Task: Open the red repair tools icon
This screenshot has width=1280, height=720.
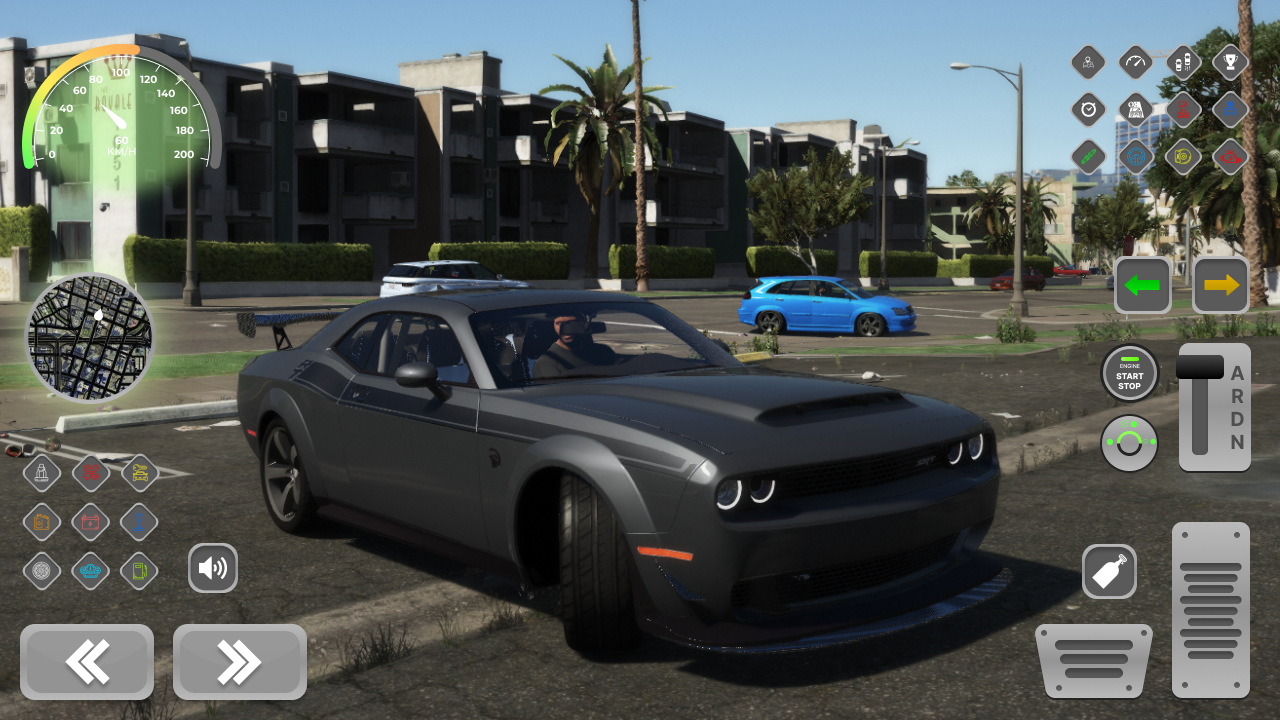Action: 90,473
